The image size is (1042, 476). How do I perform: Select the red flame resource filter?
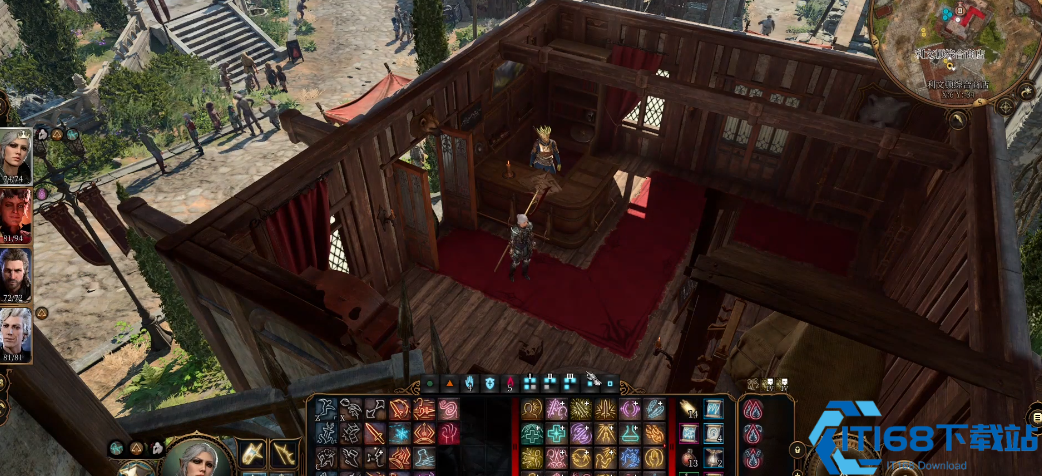click(x=509, y=382)
